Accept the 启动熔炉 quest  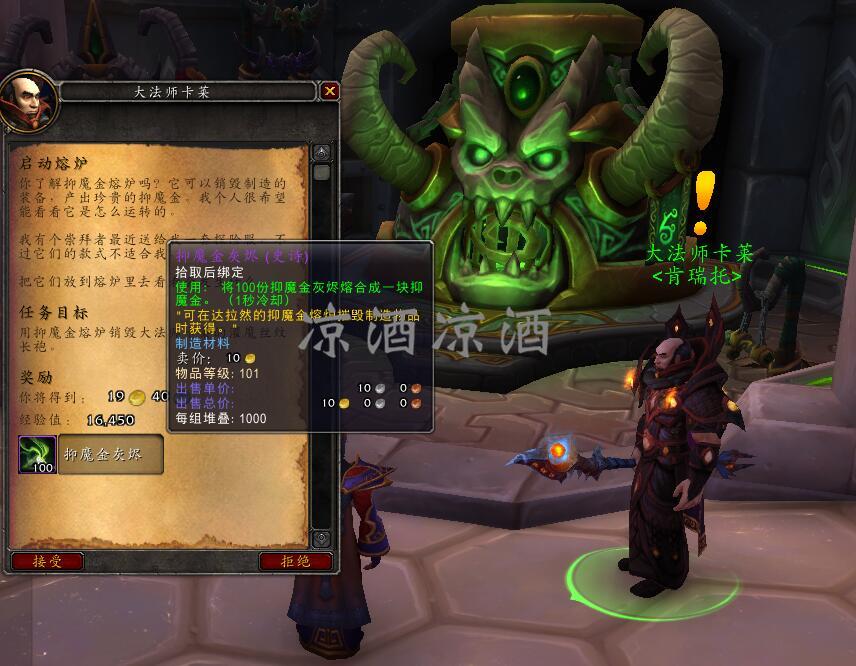(x=47, y=561)
